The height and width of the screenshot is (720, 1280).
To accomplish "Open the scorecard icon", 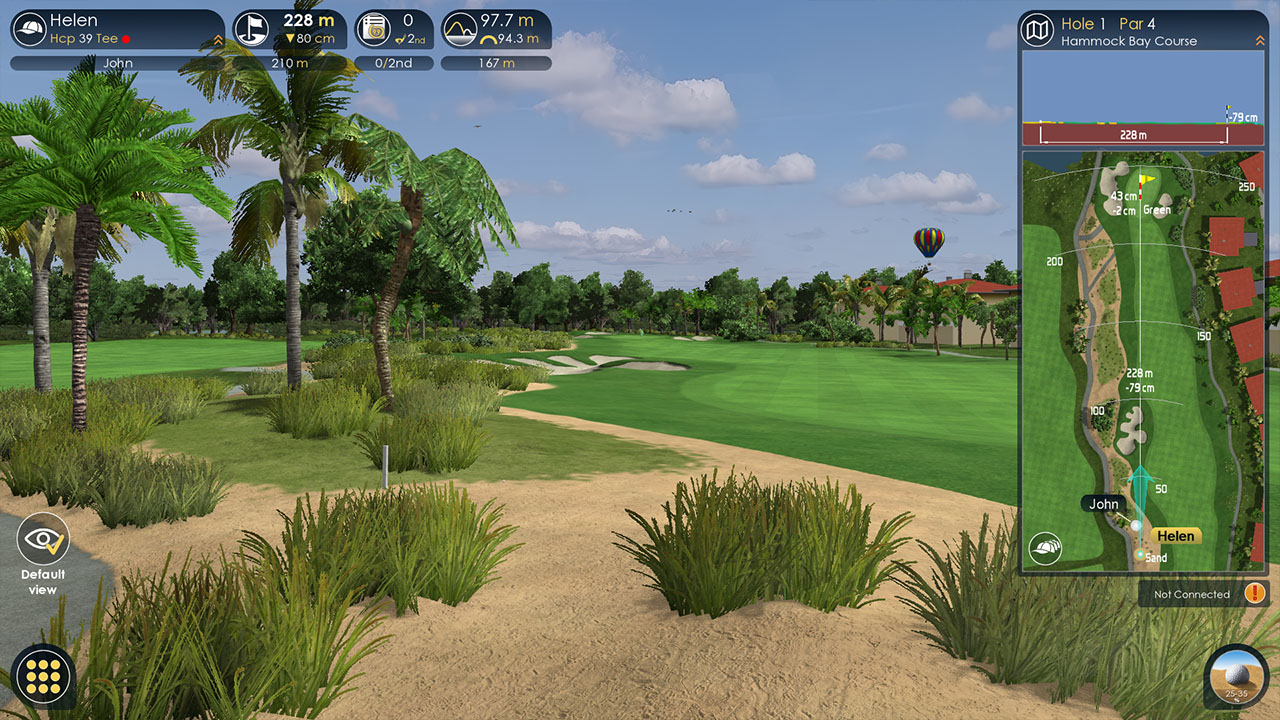I will [x=374, y=30].
